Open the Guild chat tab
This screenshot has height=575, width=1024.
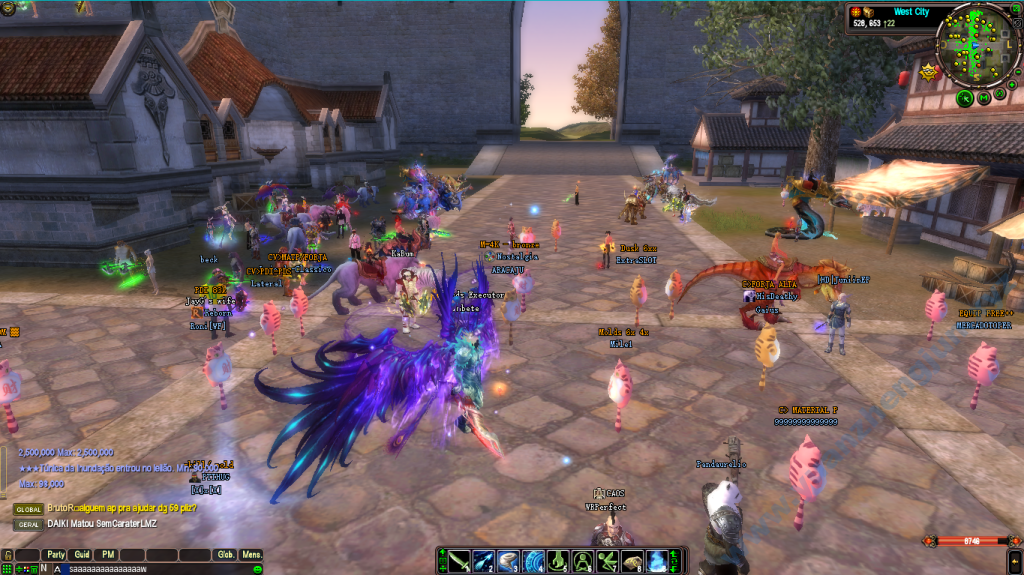click(x=82, y=554)
